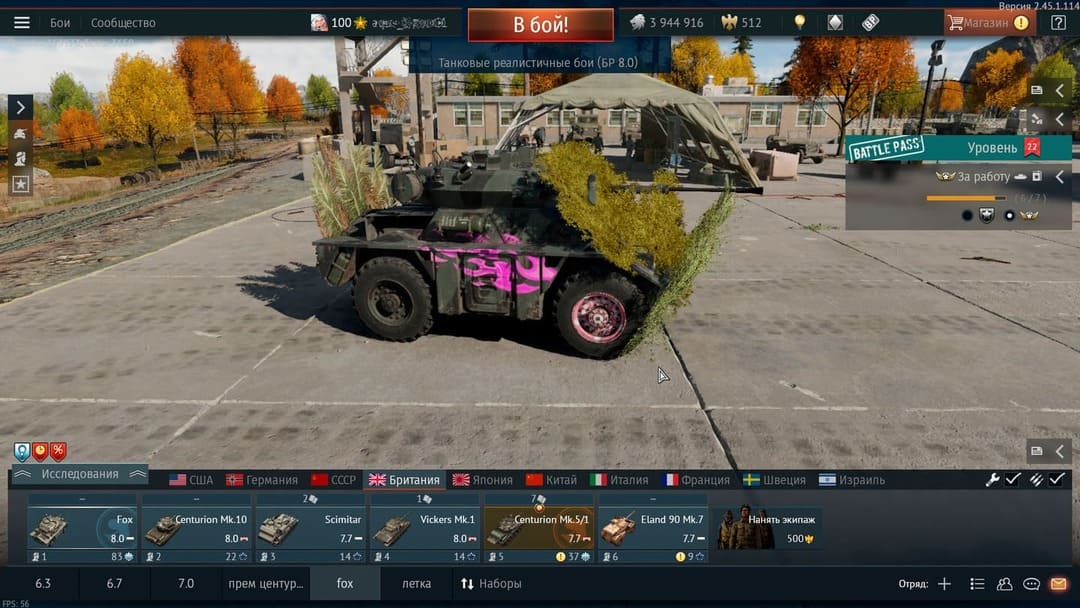
Task: Open the "Бои" menu
Action: (x=60, y=22)
